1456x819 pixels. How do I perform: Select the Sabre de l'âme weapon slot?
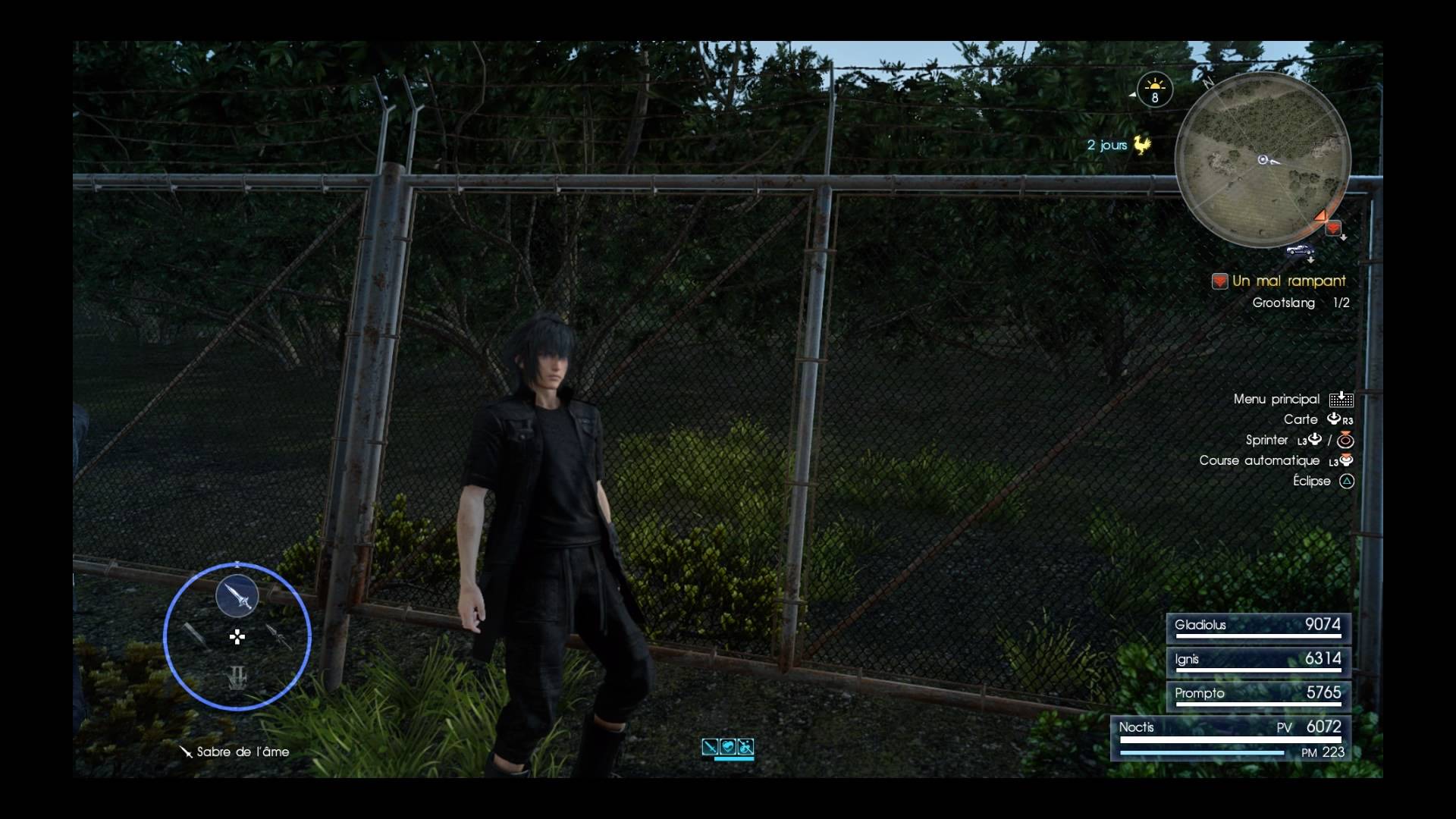(x=237, y=596)
